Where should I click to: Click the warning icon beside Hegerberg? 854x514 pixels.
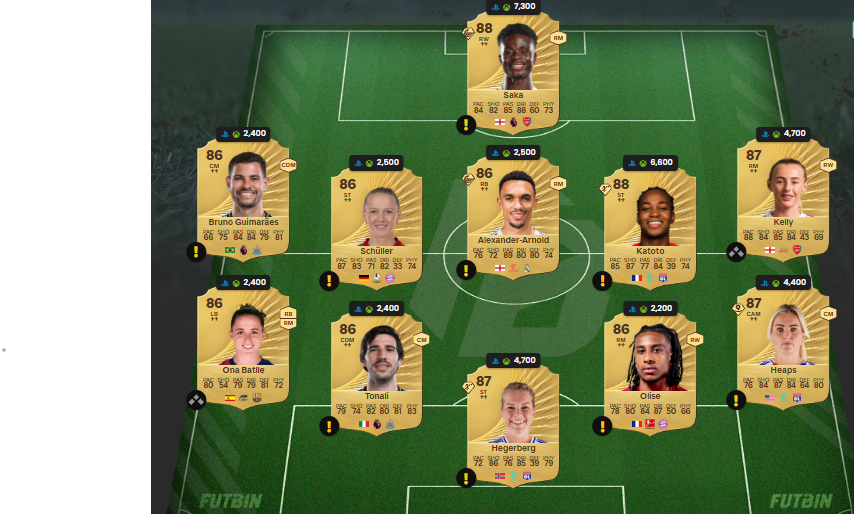[465, 478]
